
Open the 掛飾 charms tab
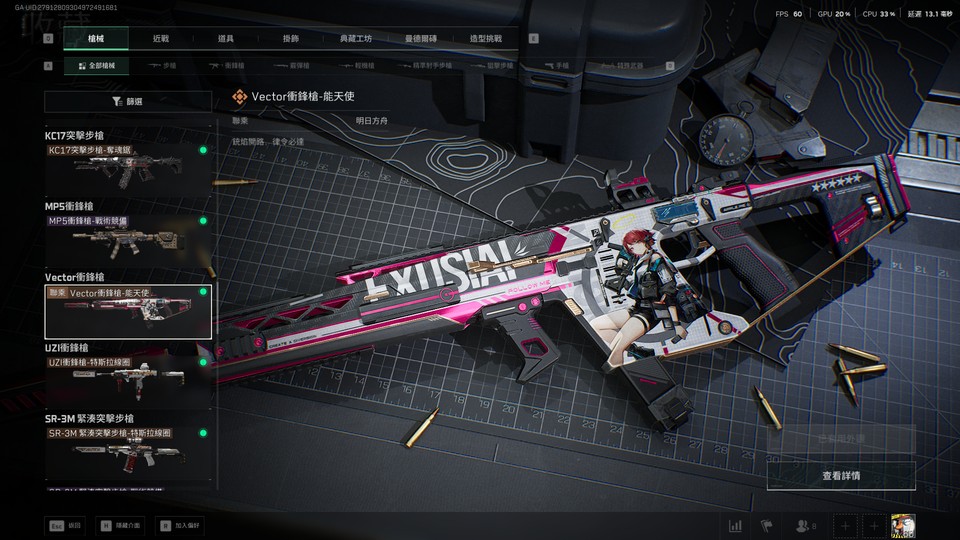pyautogui.click(x=291, y=39)
